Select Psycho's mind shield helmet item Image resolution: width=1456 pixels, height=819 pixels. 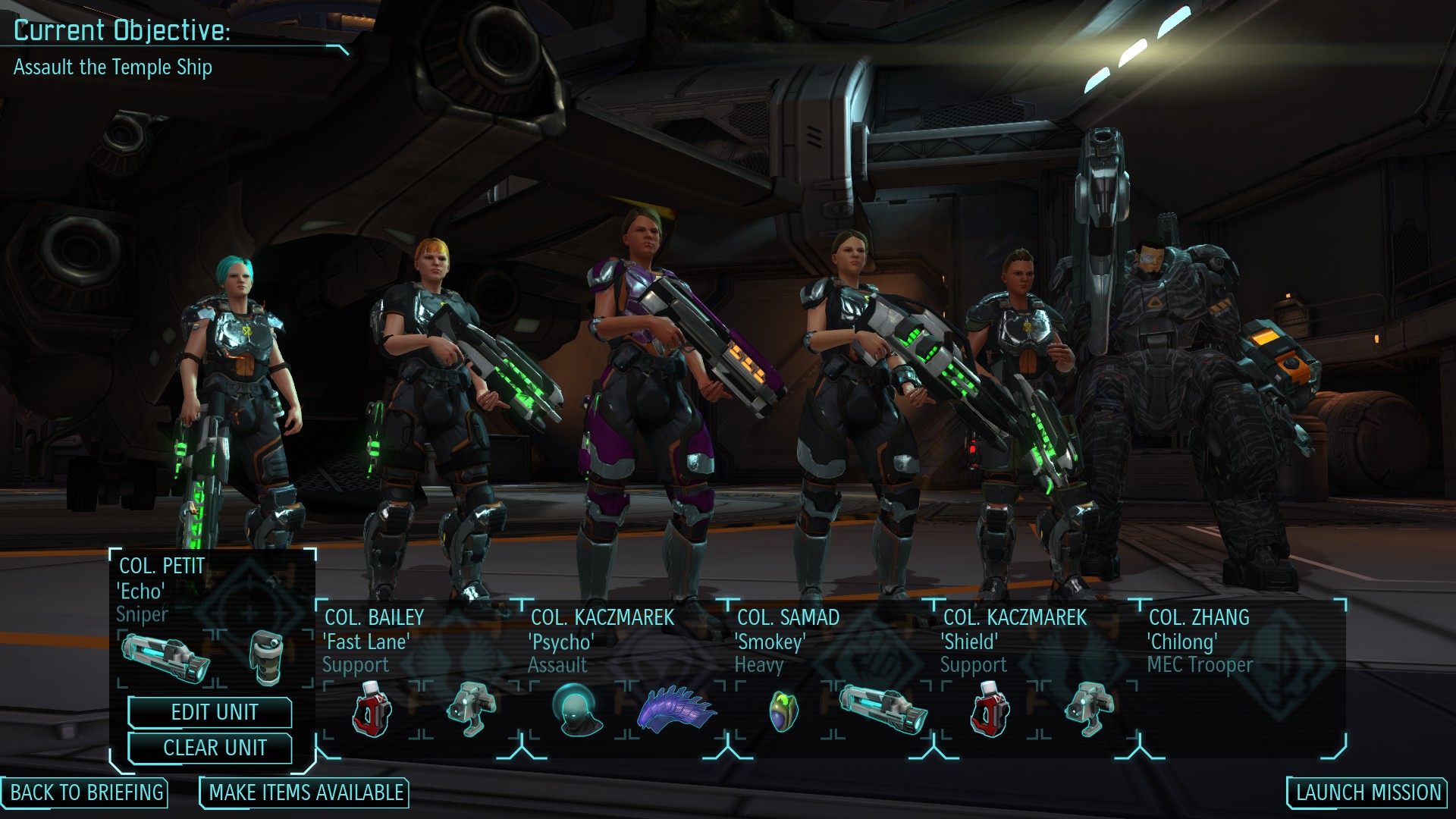577,709
